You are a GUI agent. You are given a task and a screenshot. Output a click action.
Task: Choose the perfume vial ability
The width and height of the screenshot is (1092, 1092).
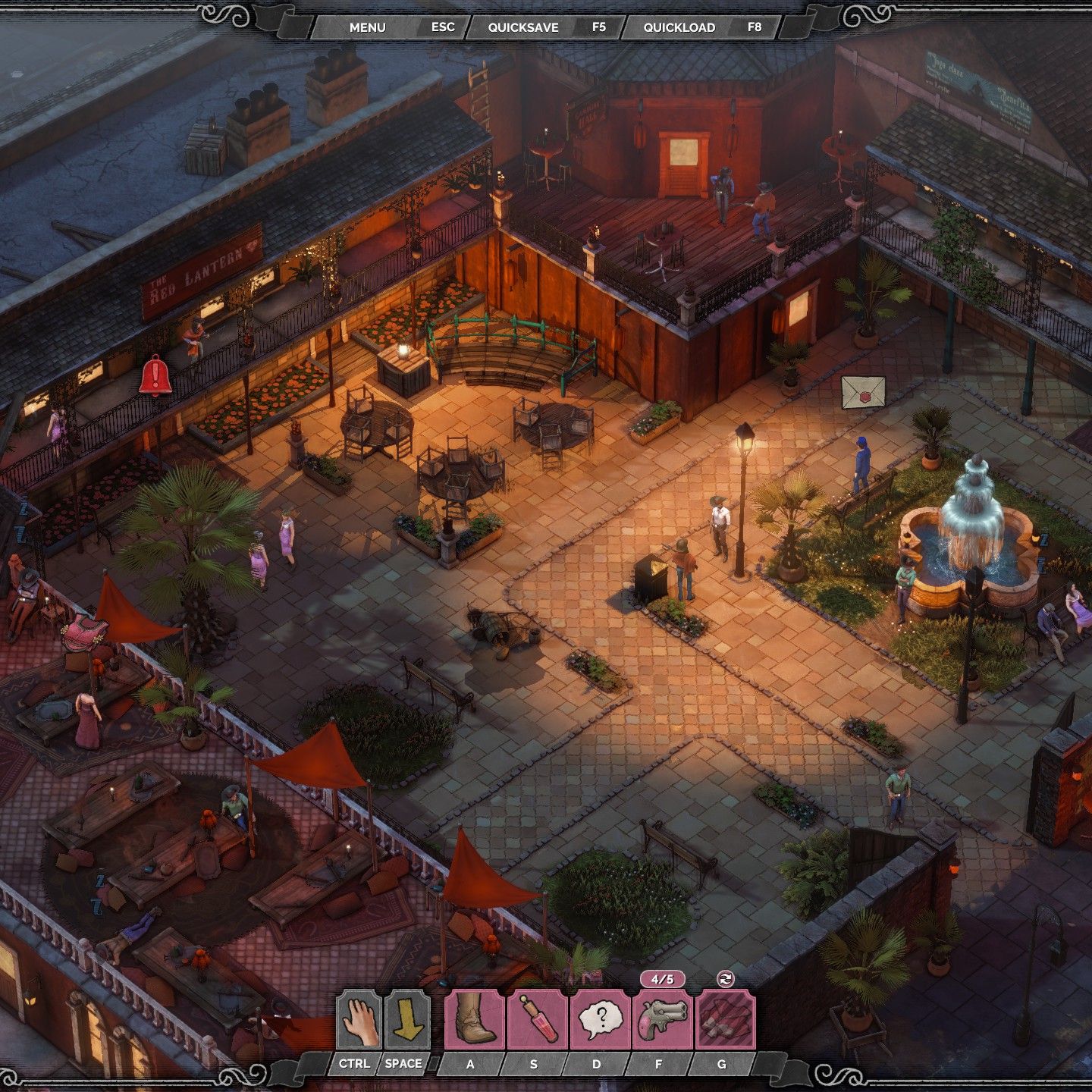coord(538,1021)
